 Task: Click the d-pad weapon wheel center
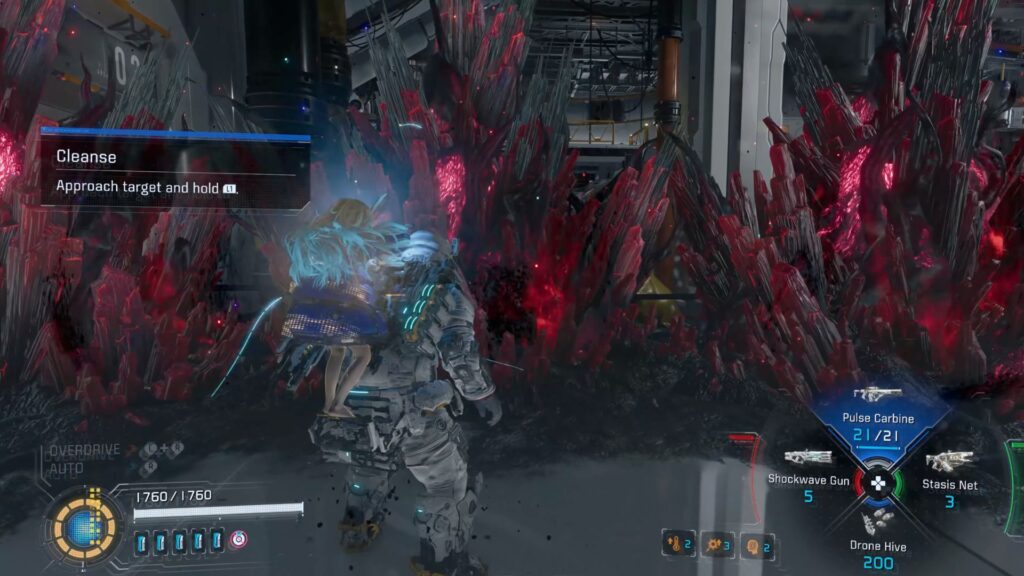click(878, 483)
